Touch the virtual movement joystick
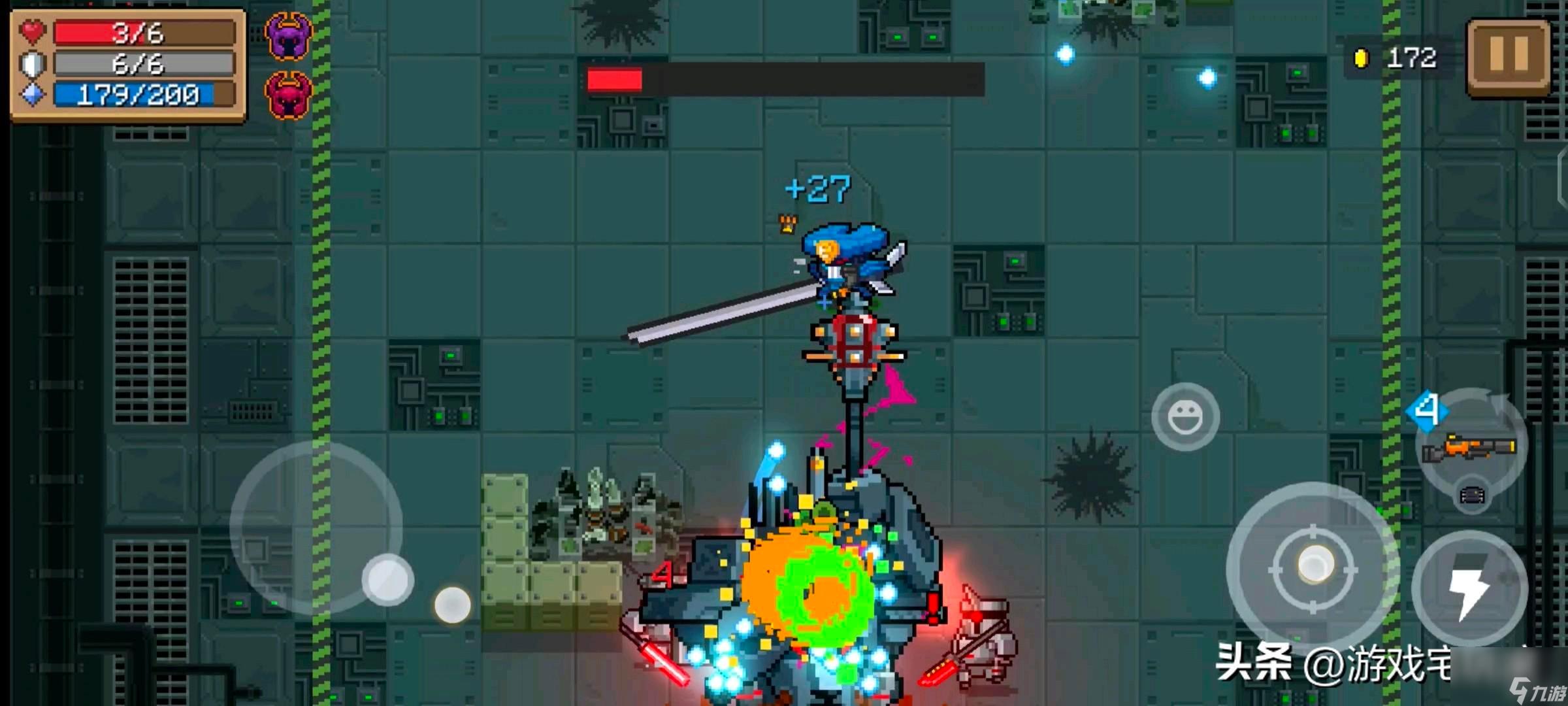 point(387,579)
